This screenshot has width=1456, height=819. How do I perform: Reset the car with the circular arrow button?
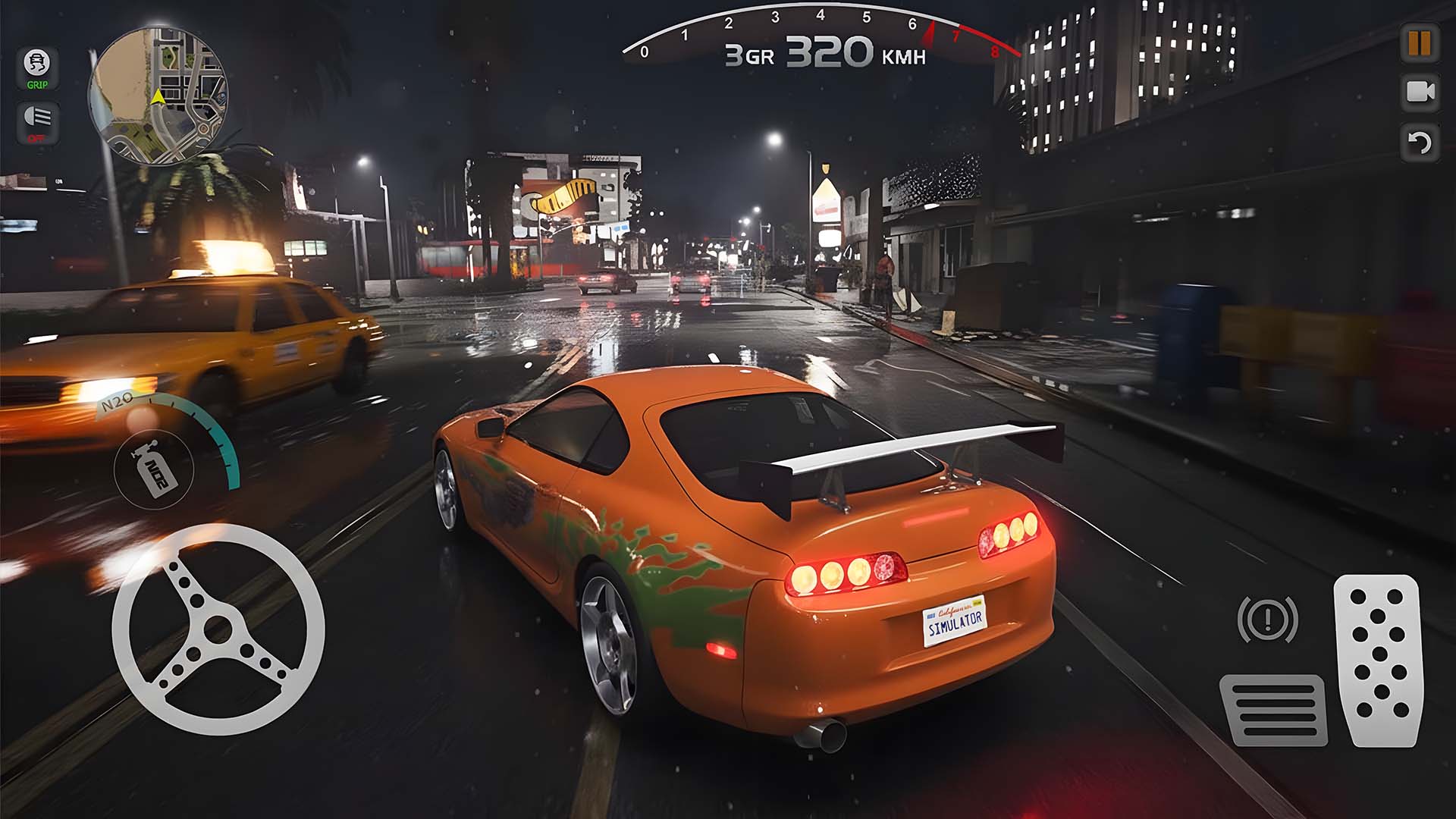click(x=1420, y=143)
